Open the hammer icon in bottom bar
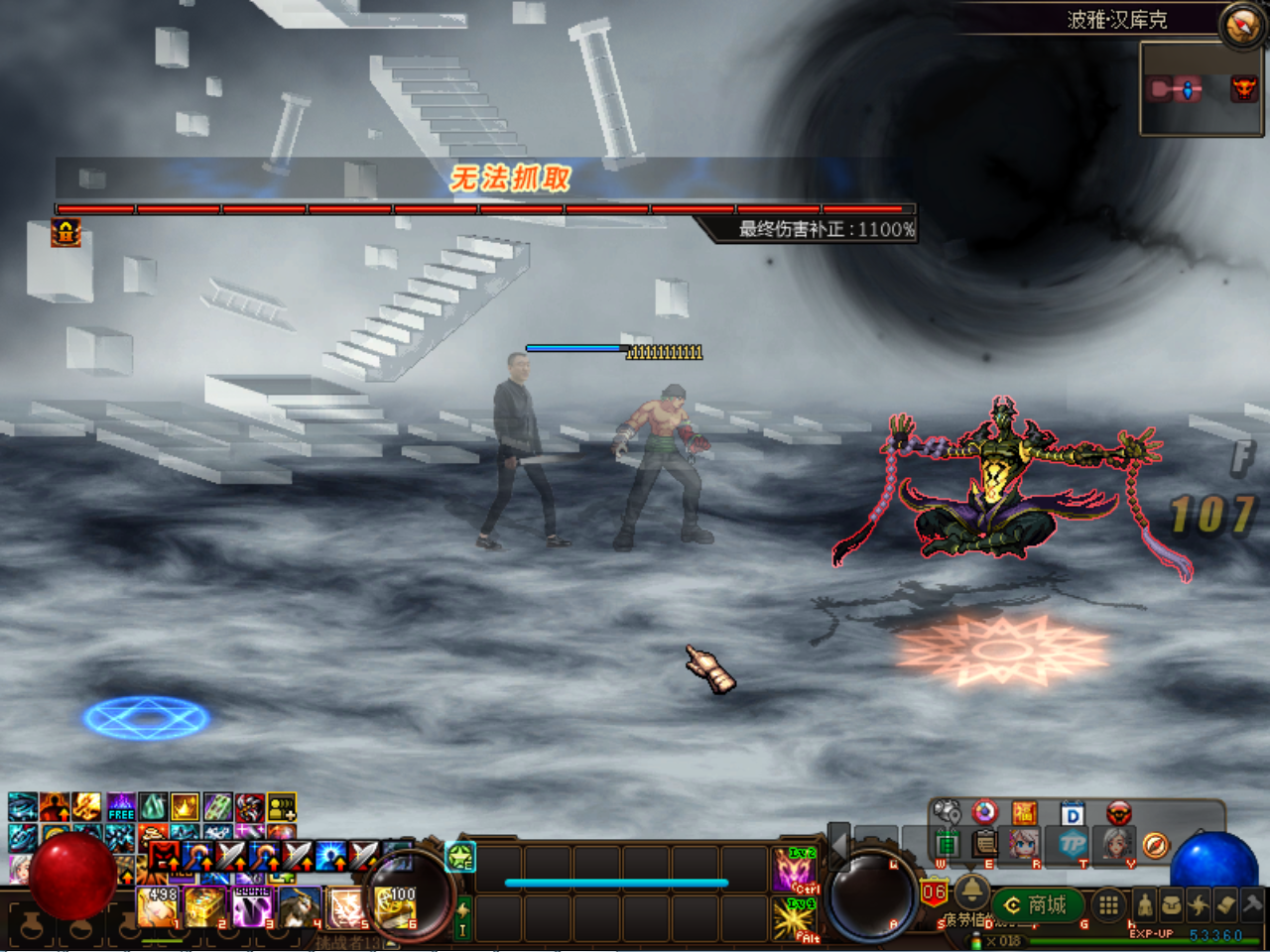Screen dimensions: 1270x952 [1252, 903]
